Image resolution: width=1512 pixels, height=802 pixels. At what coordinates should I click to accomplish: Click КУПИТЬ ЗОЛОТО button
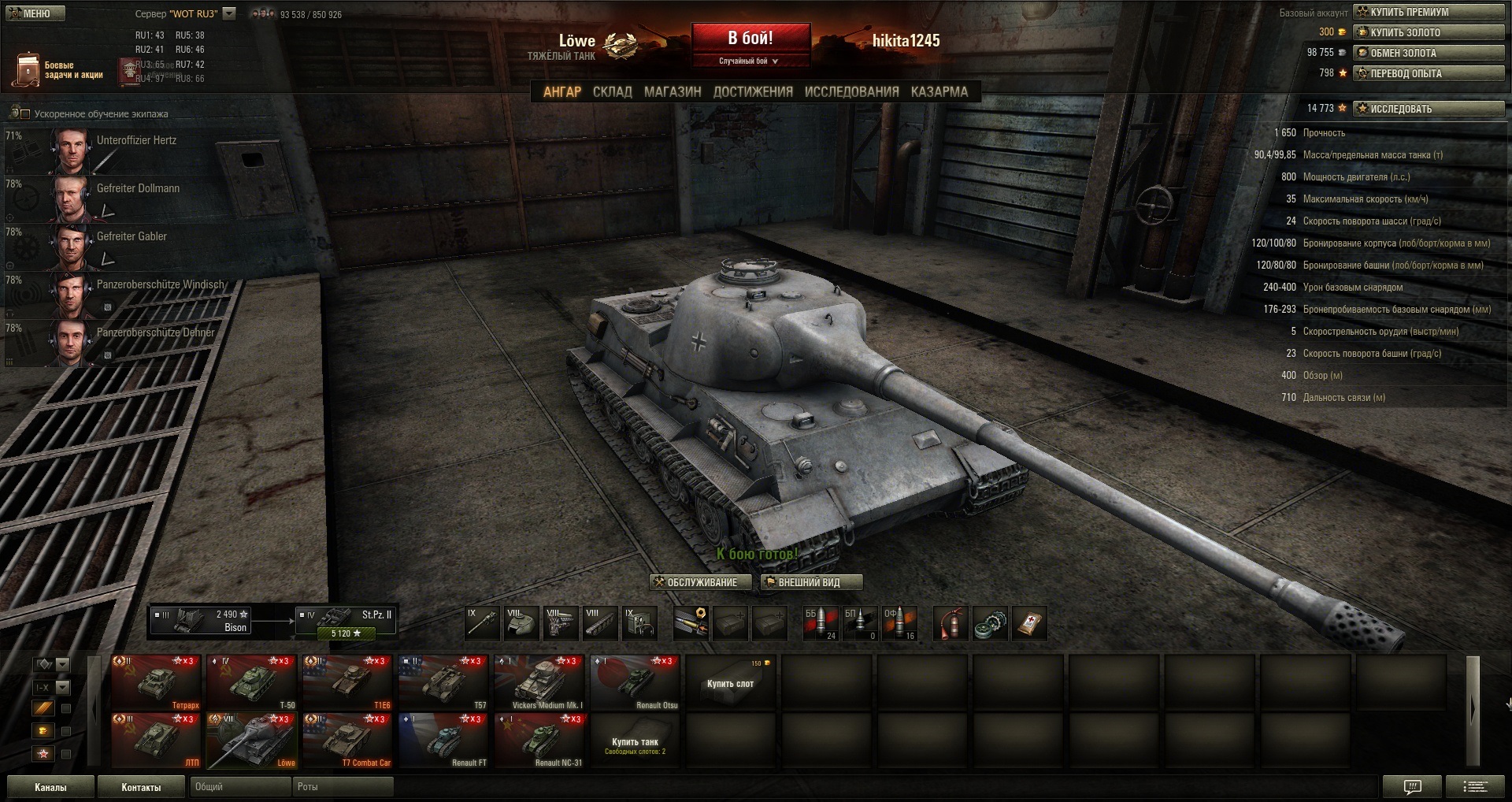[x=1429, y=32]
